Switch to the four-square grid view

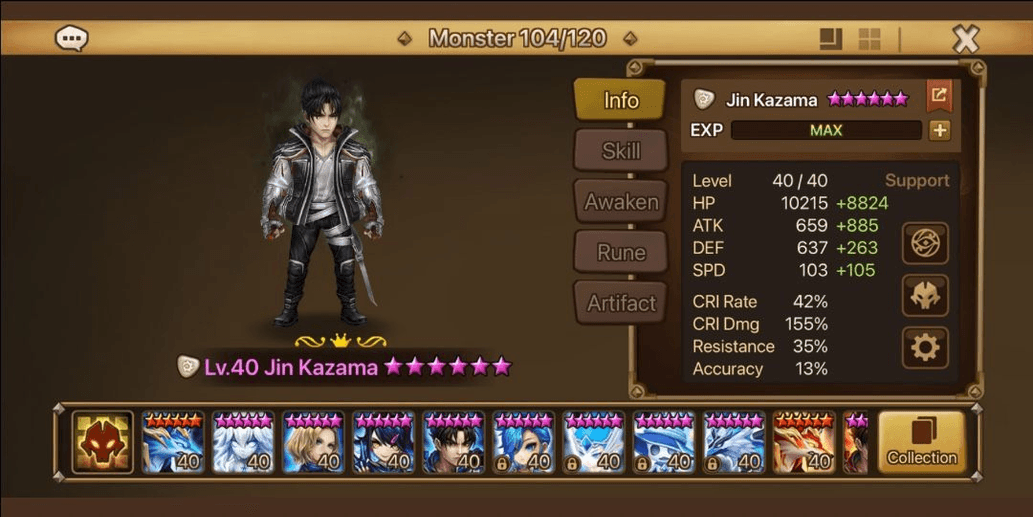click(x=869, y=39)
